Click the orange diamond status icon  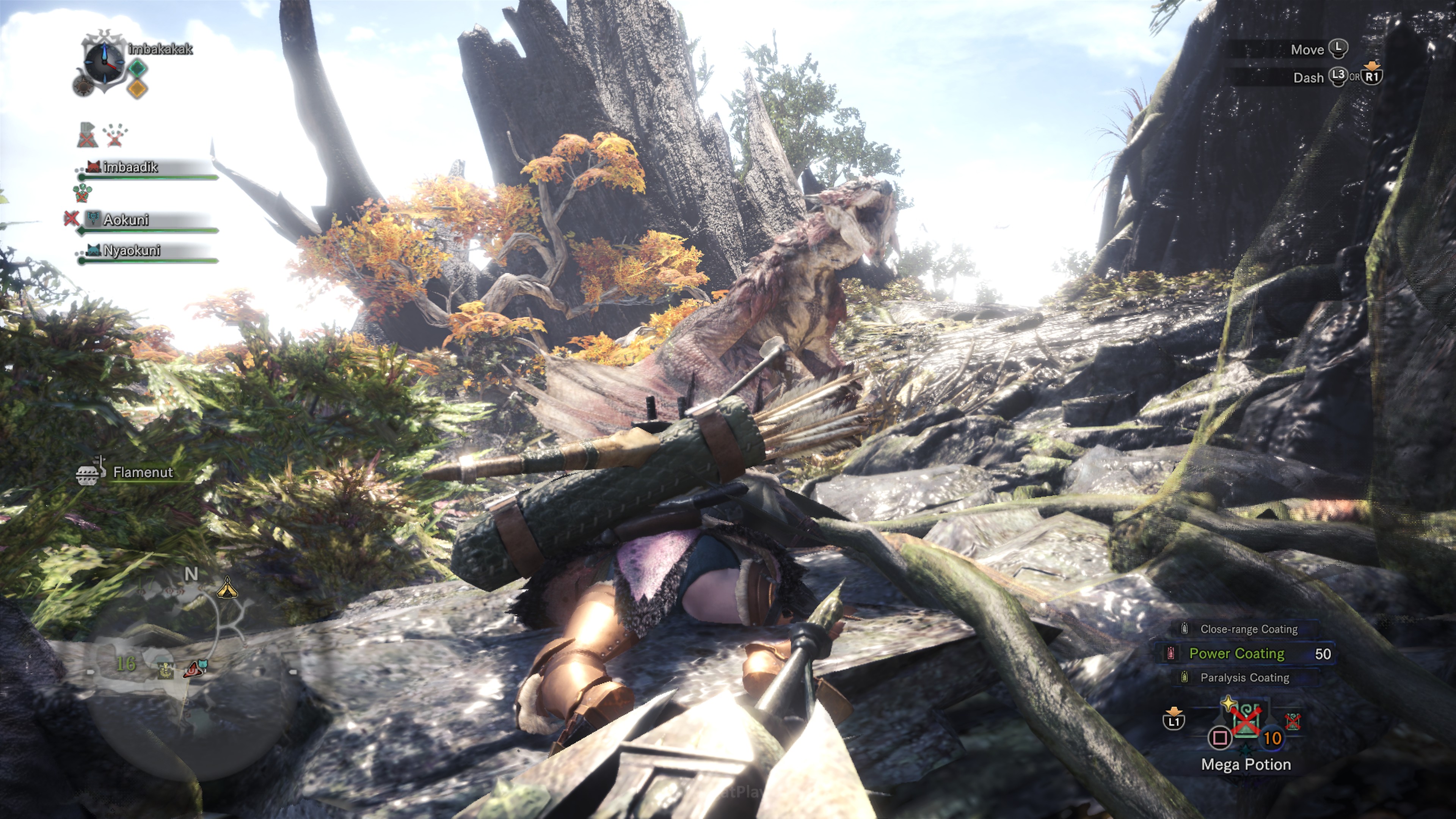(137, 88)
